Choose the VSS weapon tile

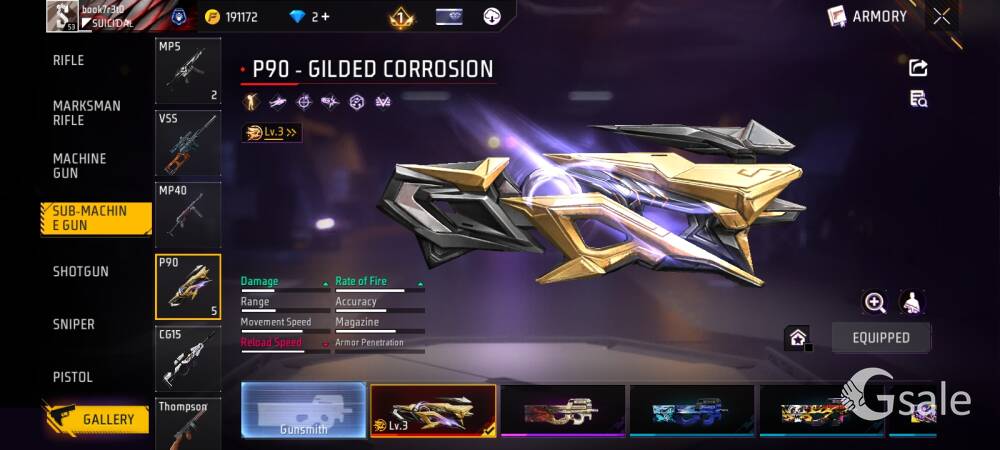(188, 143)
